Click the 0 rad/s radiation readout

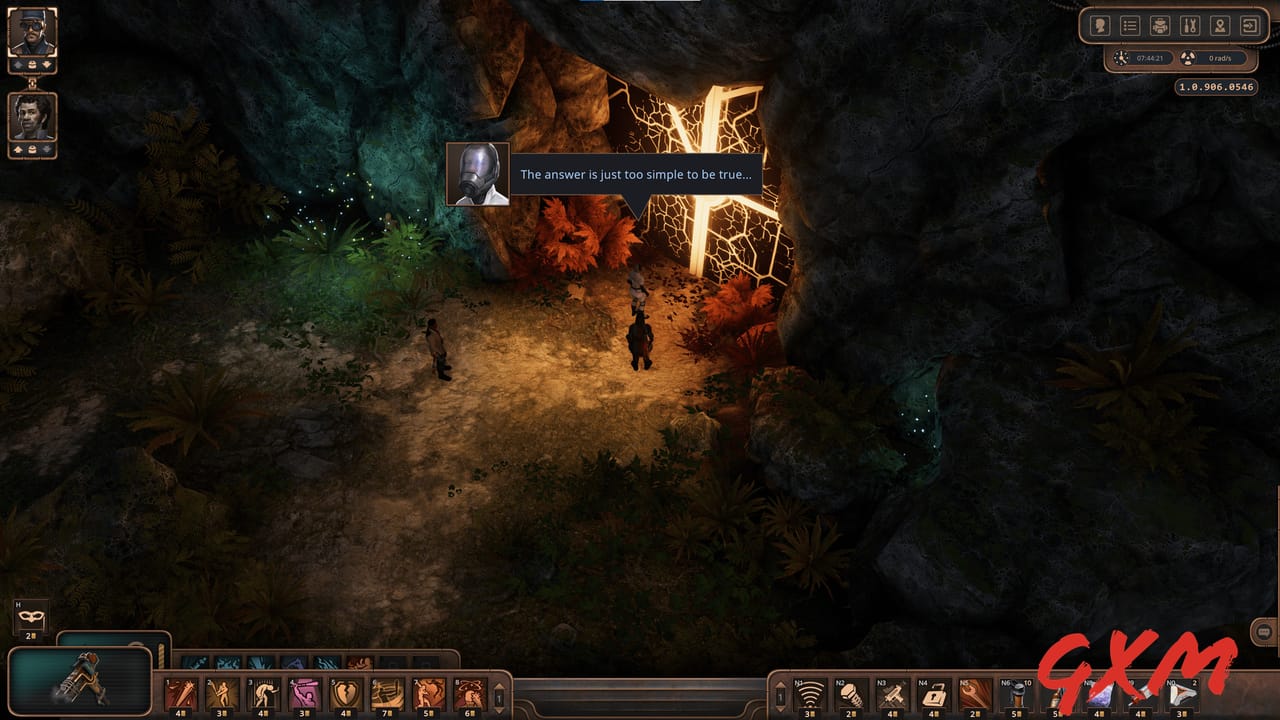(1220, 58)
